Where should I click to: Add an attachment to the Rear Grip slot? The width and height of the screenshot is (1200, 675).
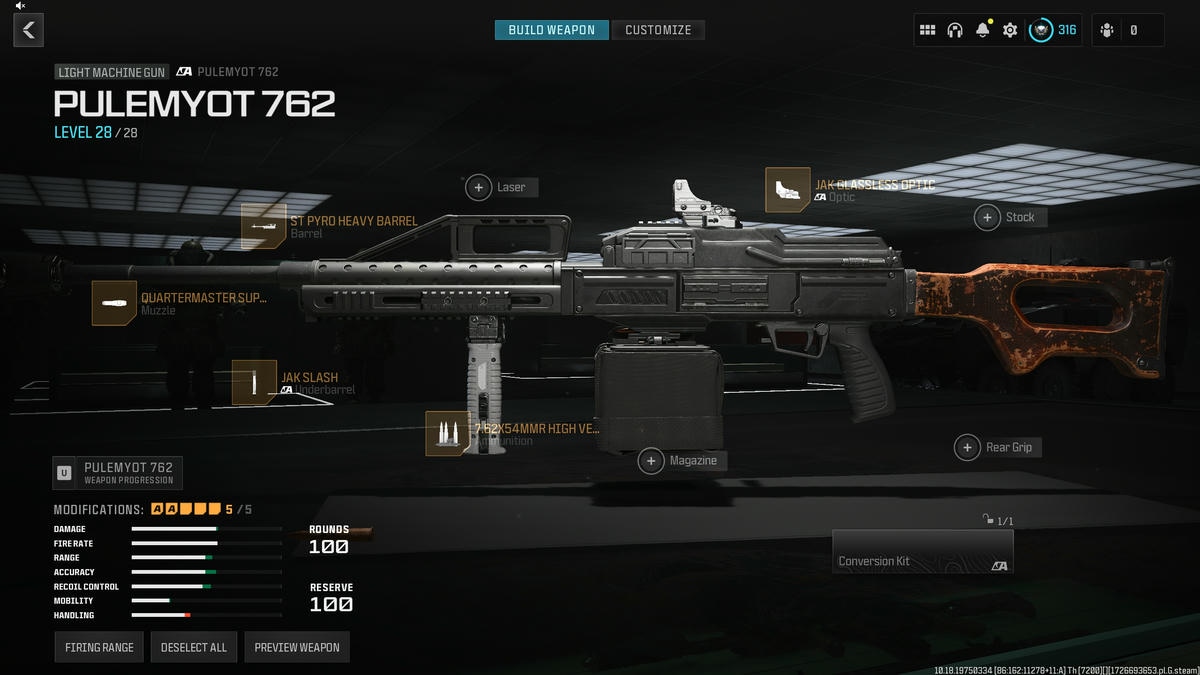pyautogui.click(x=967, y=447)
